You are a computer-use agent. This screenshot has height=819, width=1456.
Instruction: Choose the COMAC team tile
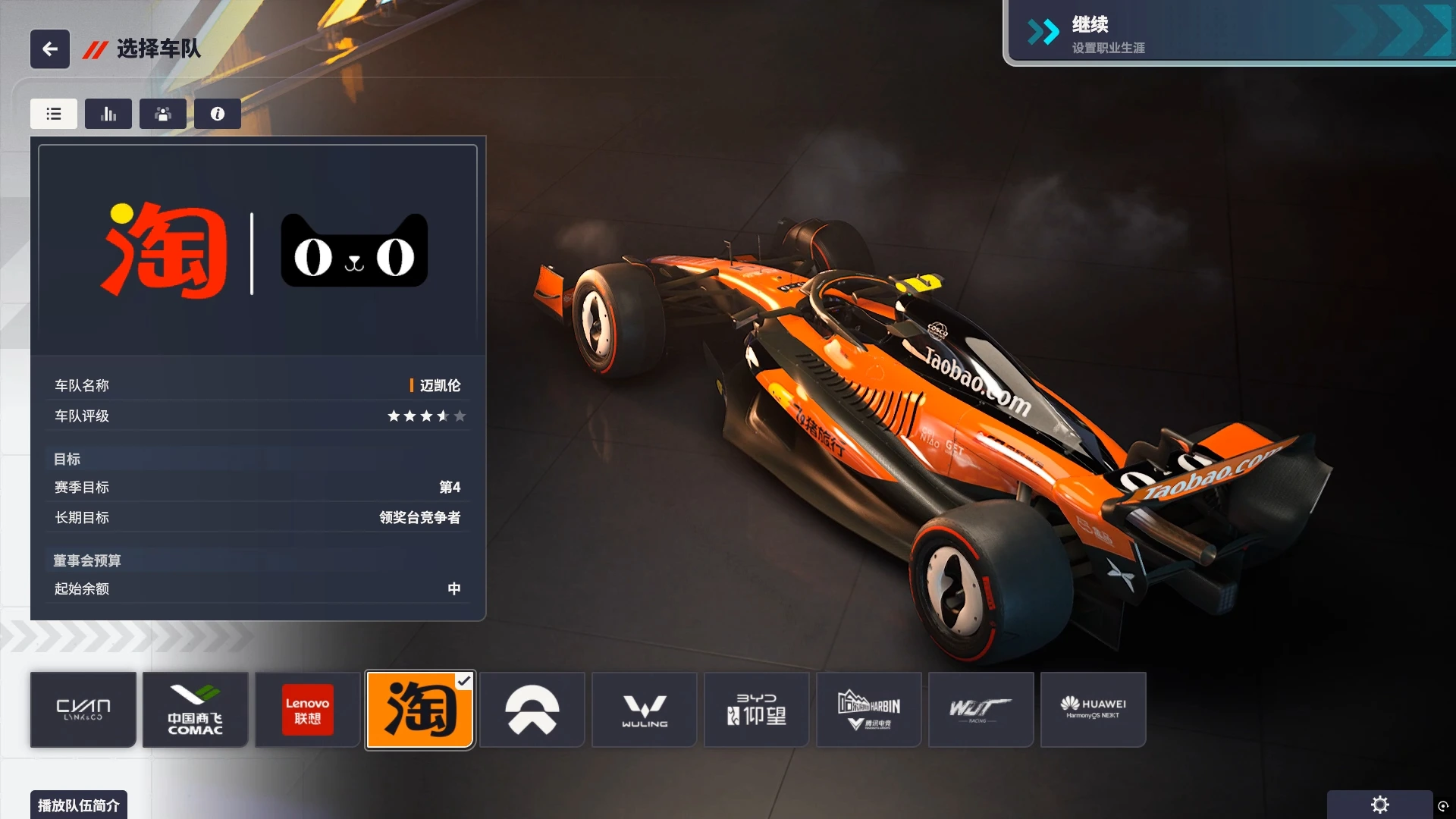(196, 710)
